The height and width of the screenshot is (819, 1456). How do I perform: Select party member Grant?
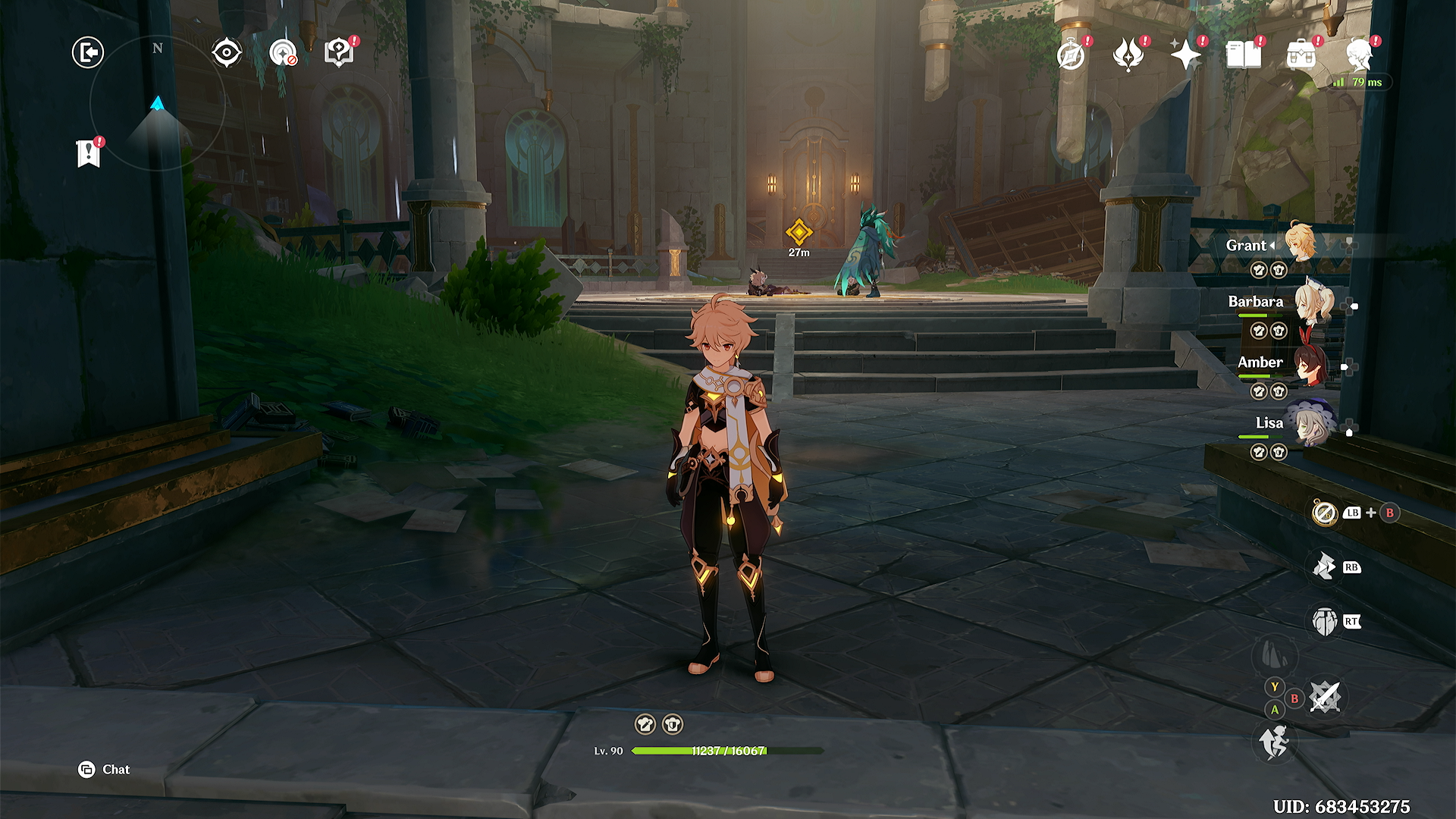(1300, 243)
